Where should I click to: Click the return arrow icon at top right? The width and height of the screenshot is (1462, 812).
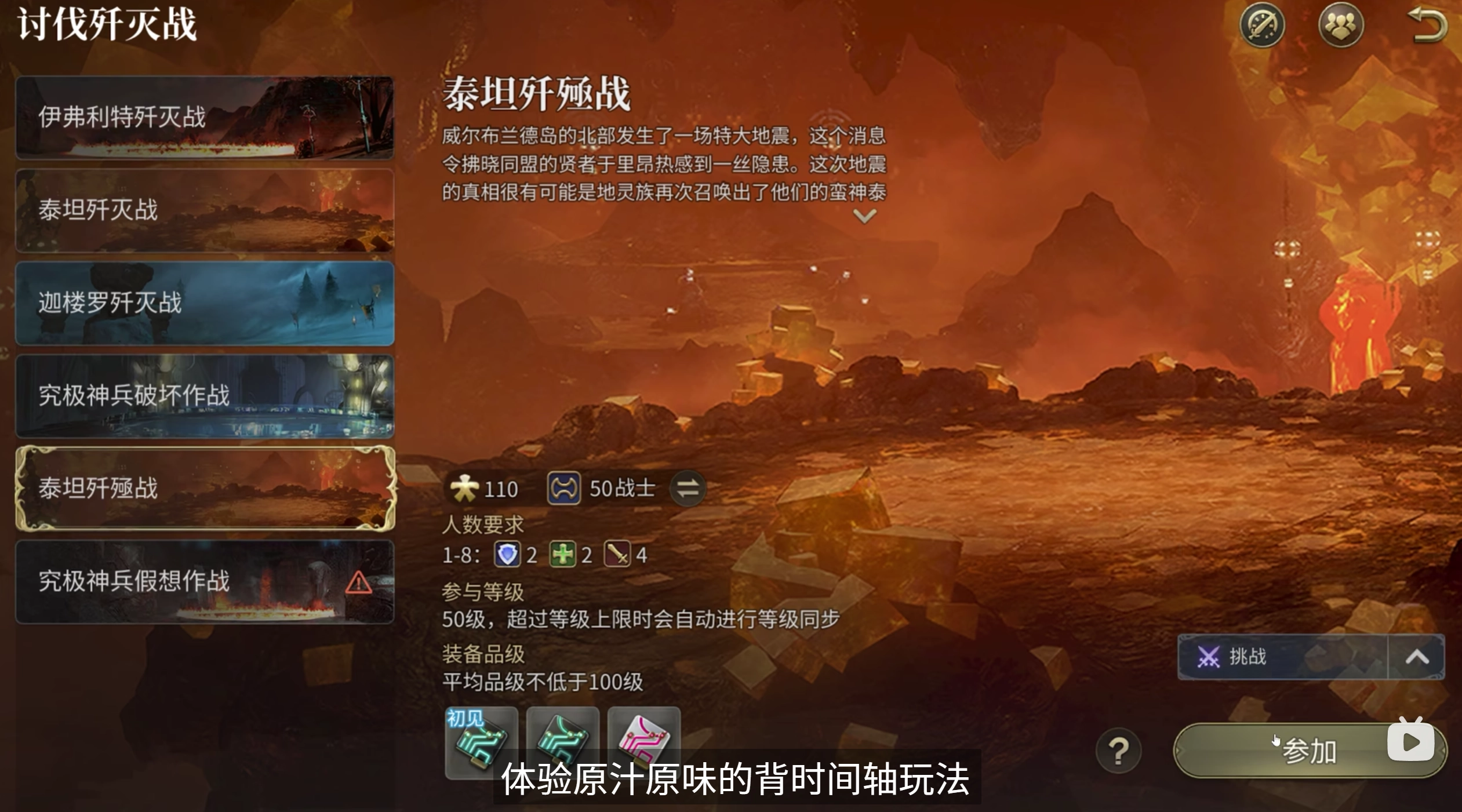pos(1427,24)
